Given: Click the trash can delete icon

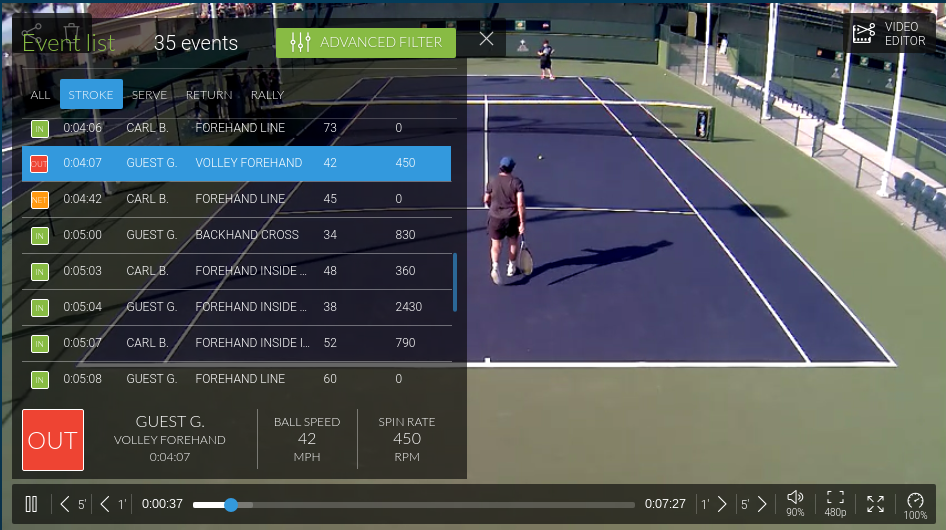Looking at the screenshot, I should click(72, 34).
